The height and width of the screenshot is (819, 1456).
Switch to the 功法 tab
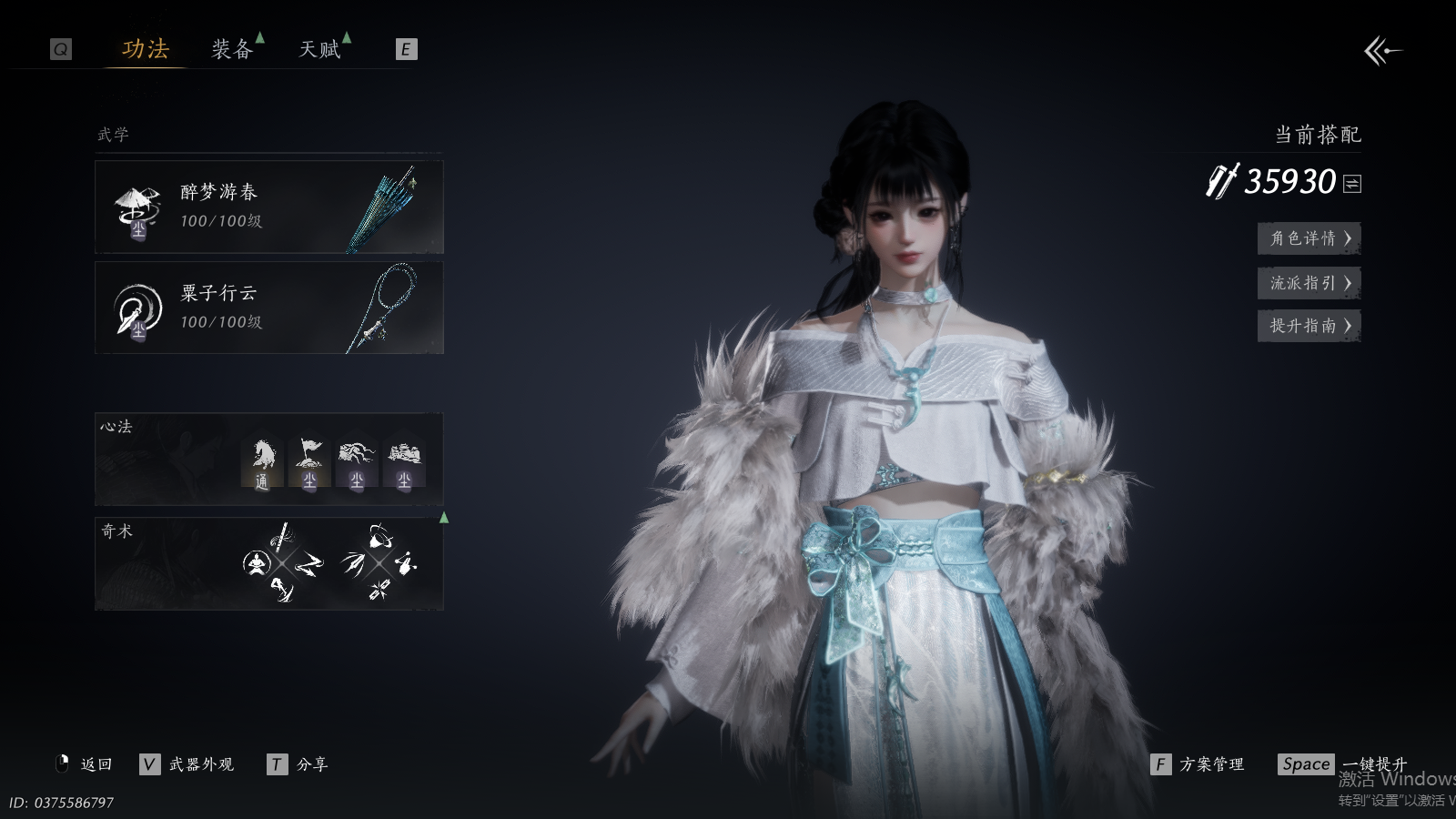point(146,49)
